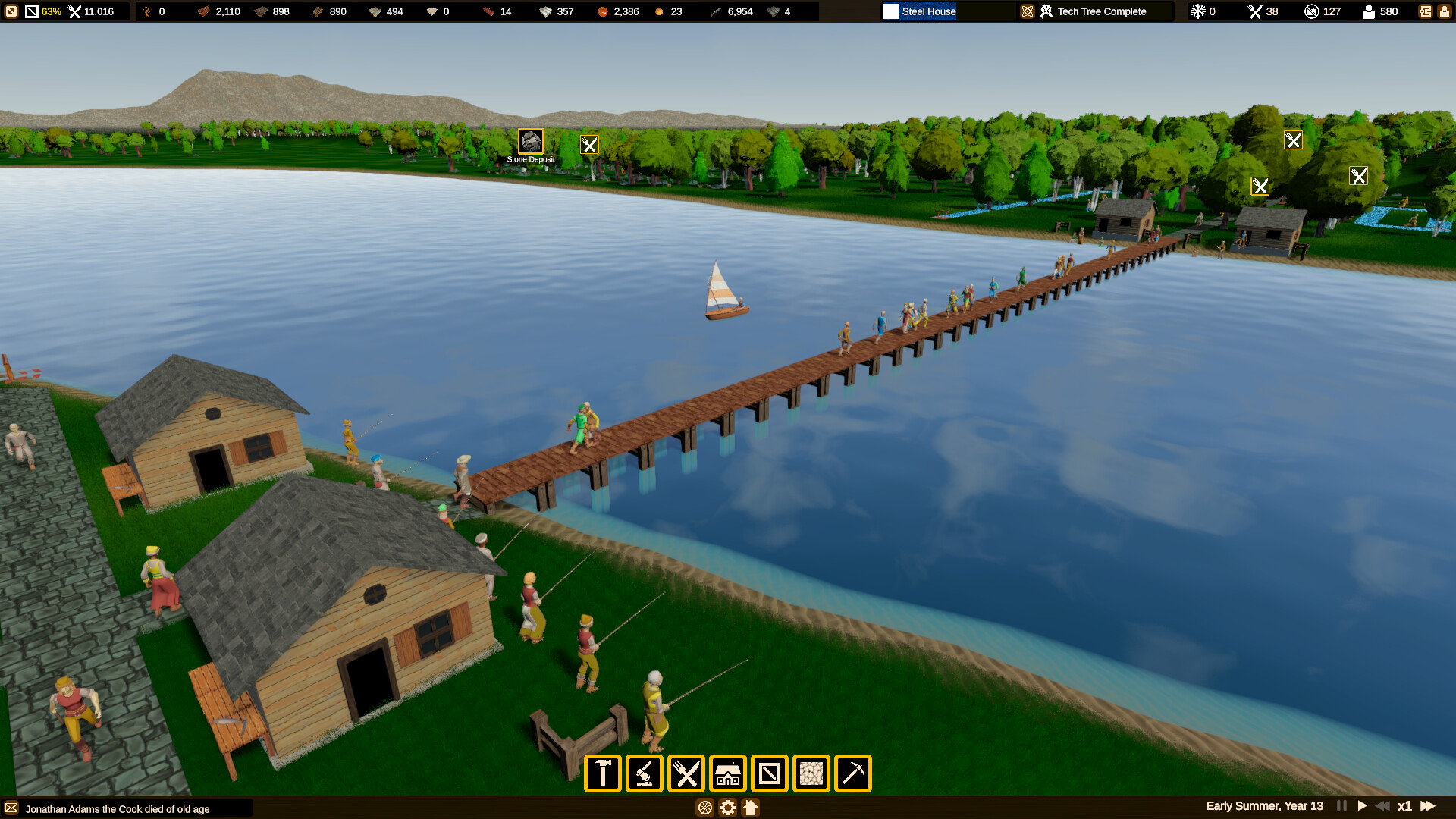Image resolution: width=1456 pixels, height=819 pixels.
Task: Click the home icon beside the gear
Action: 751,808
